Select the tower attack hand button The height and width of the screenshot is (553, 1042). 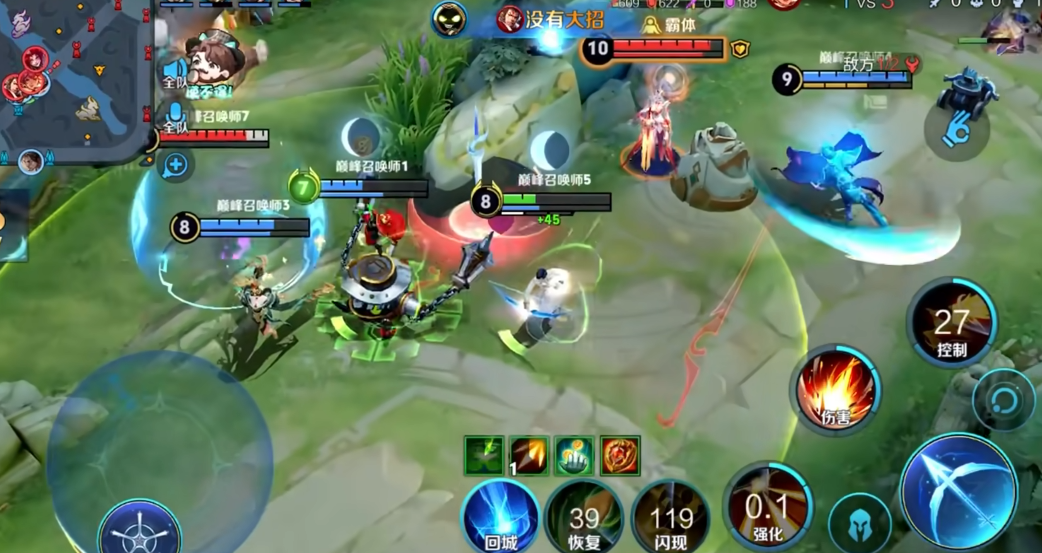957,130
